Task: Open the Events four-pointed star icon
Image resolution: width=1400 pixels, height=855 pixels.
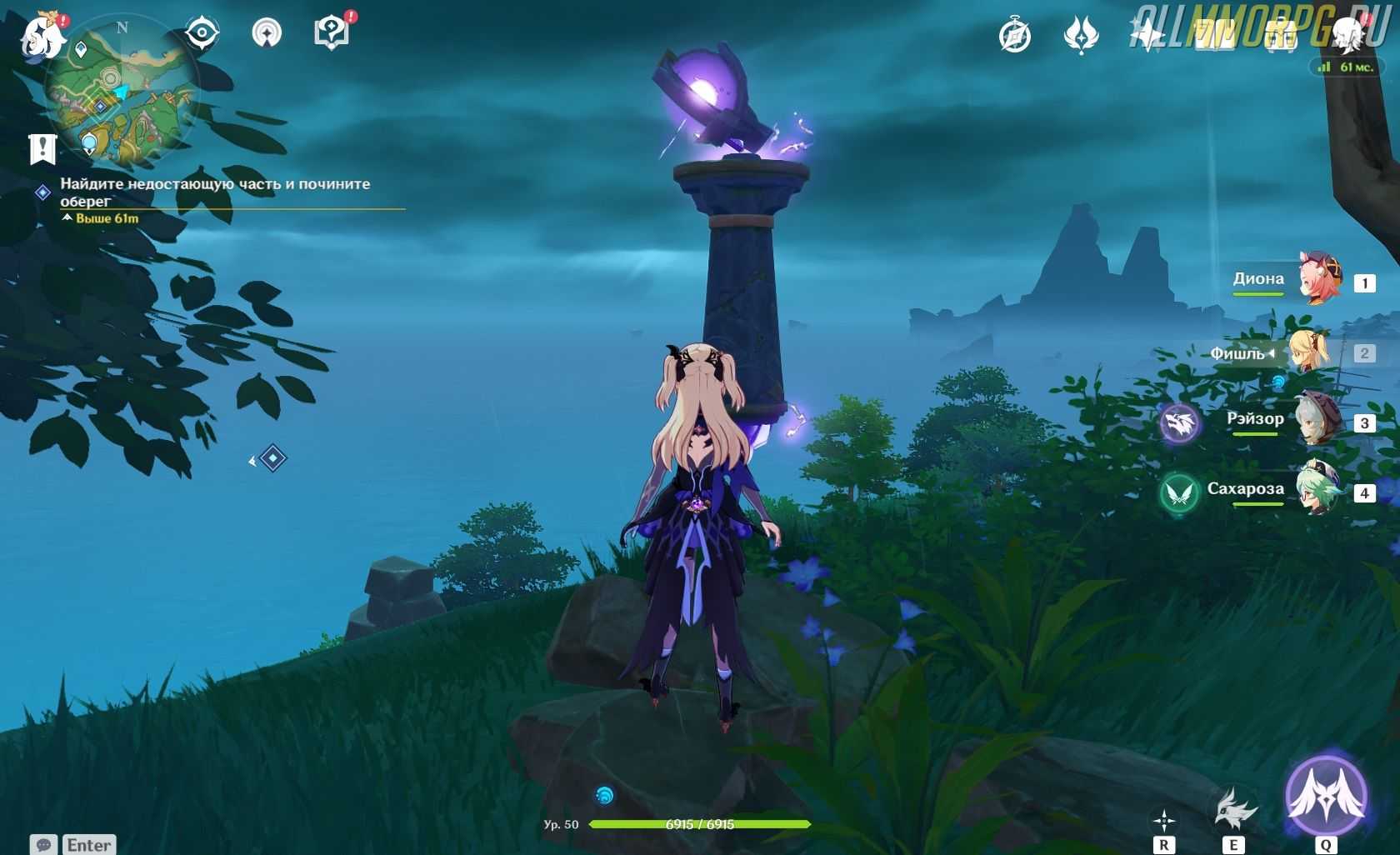Action: click(1148, 36)
